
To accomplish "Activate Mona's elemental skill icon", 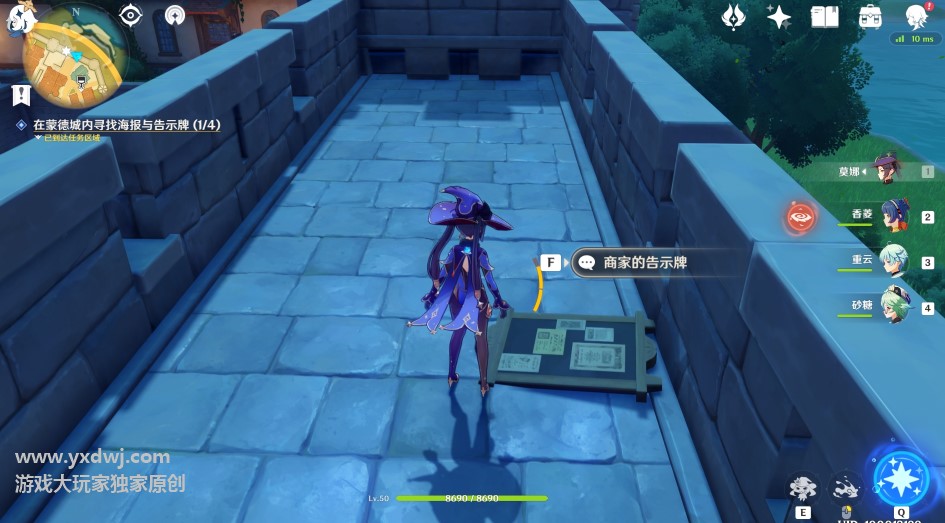I will (802, 488).
